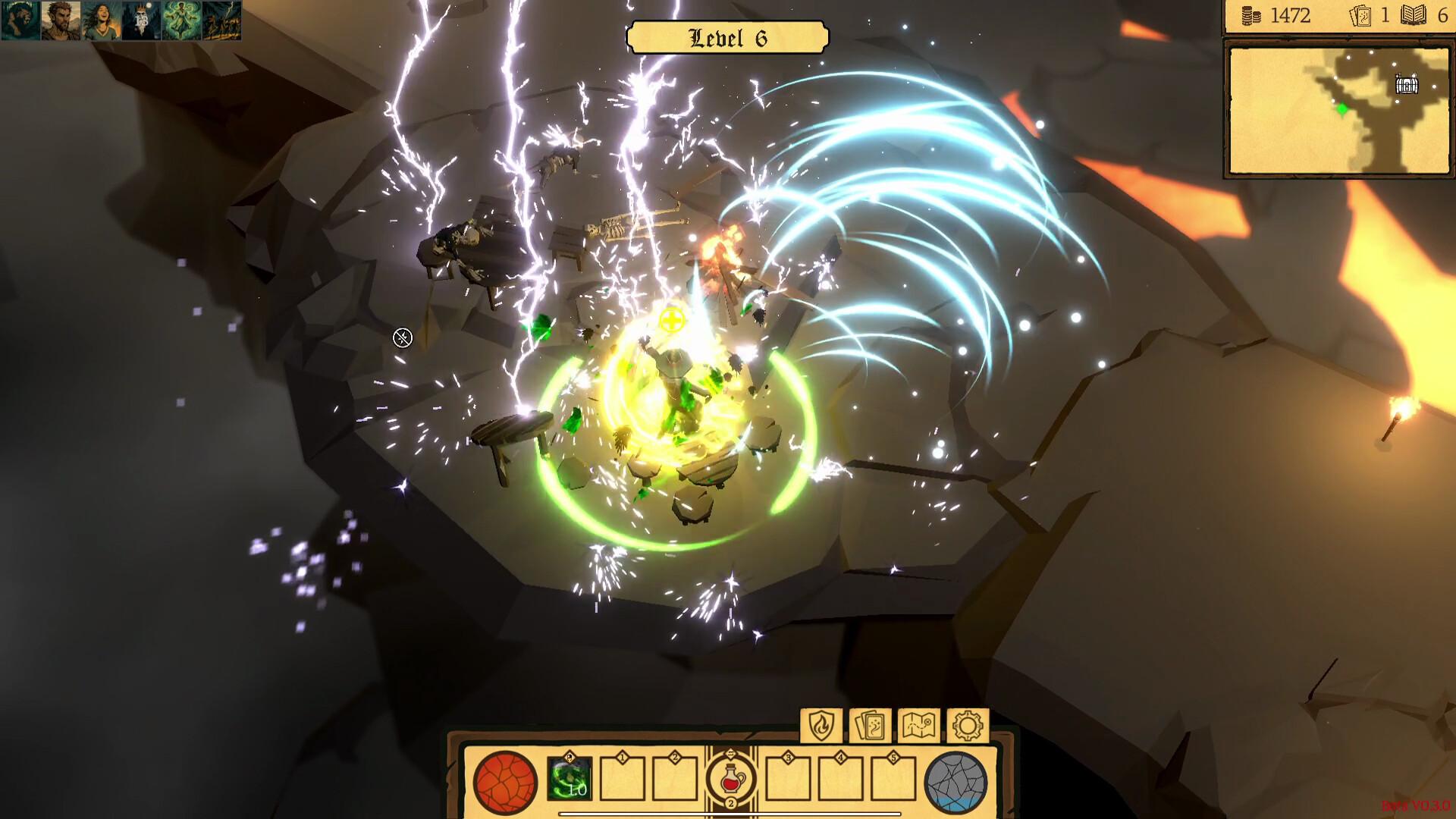Select the treasure chest marker on minimap

tap(1407, 84)
